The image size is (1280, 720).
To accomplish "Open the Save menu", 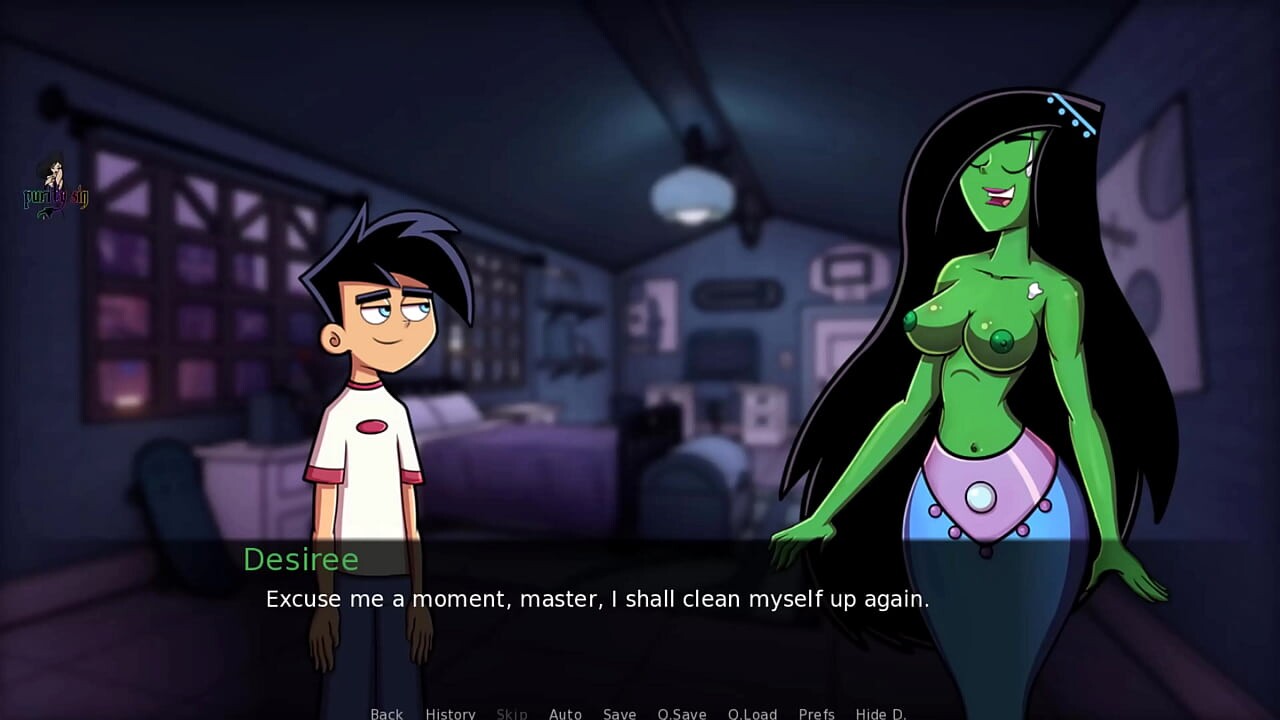I will 619,713.
